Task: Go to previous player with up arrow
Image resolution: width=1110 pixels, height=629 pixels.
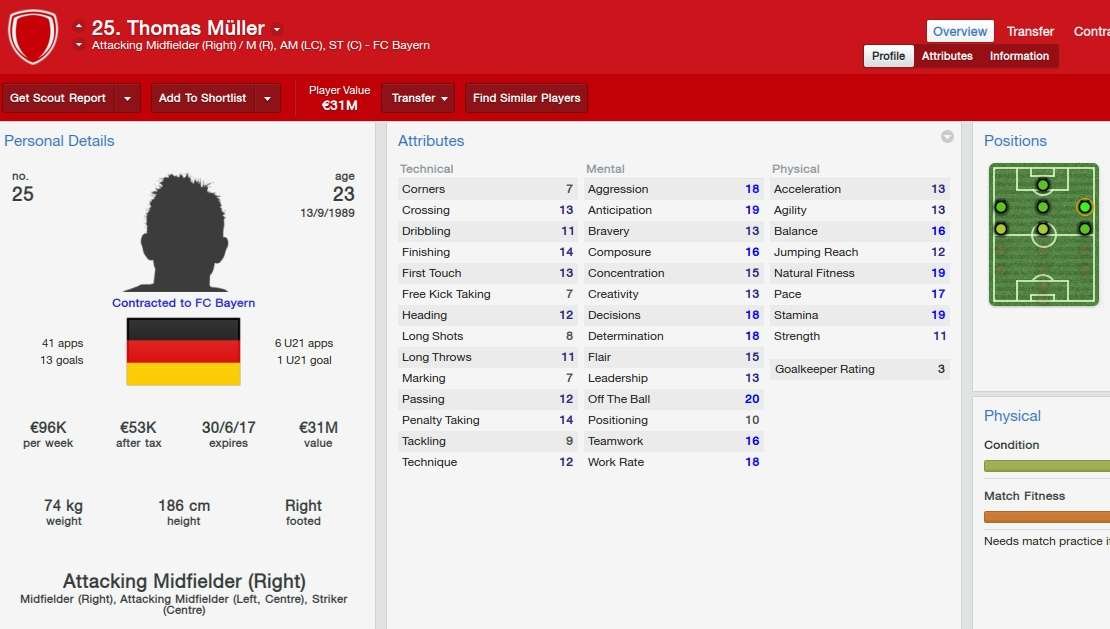Action: pyautogui.click(x=79, y=26)
